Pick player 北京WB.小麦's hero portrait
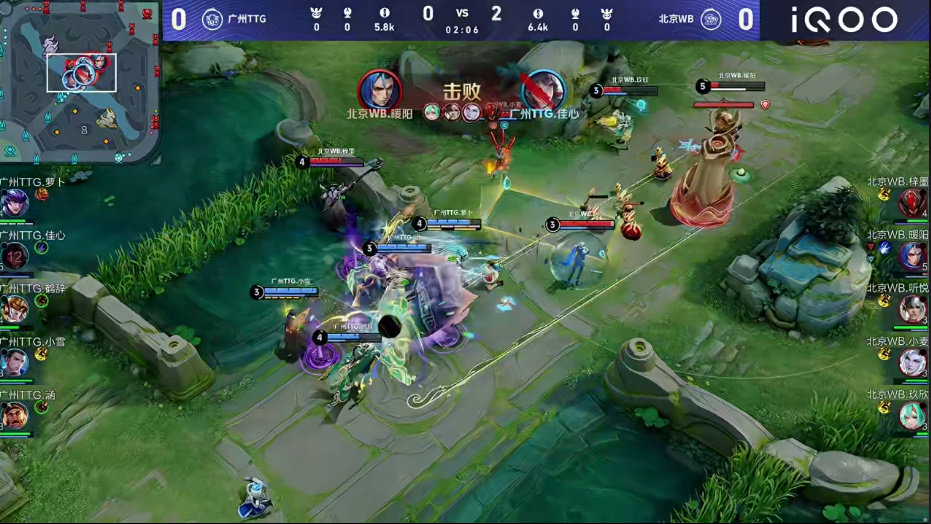The height and width of the screenshot is (524, 931). click(x=912, y=362)
